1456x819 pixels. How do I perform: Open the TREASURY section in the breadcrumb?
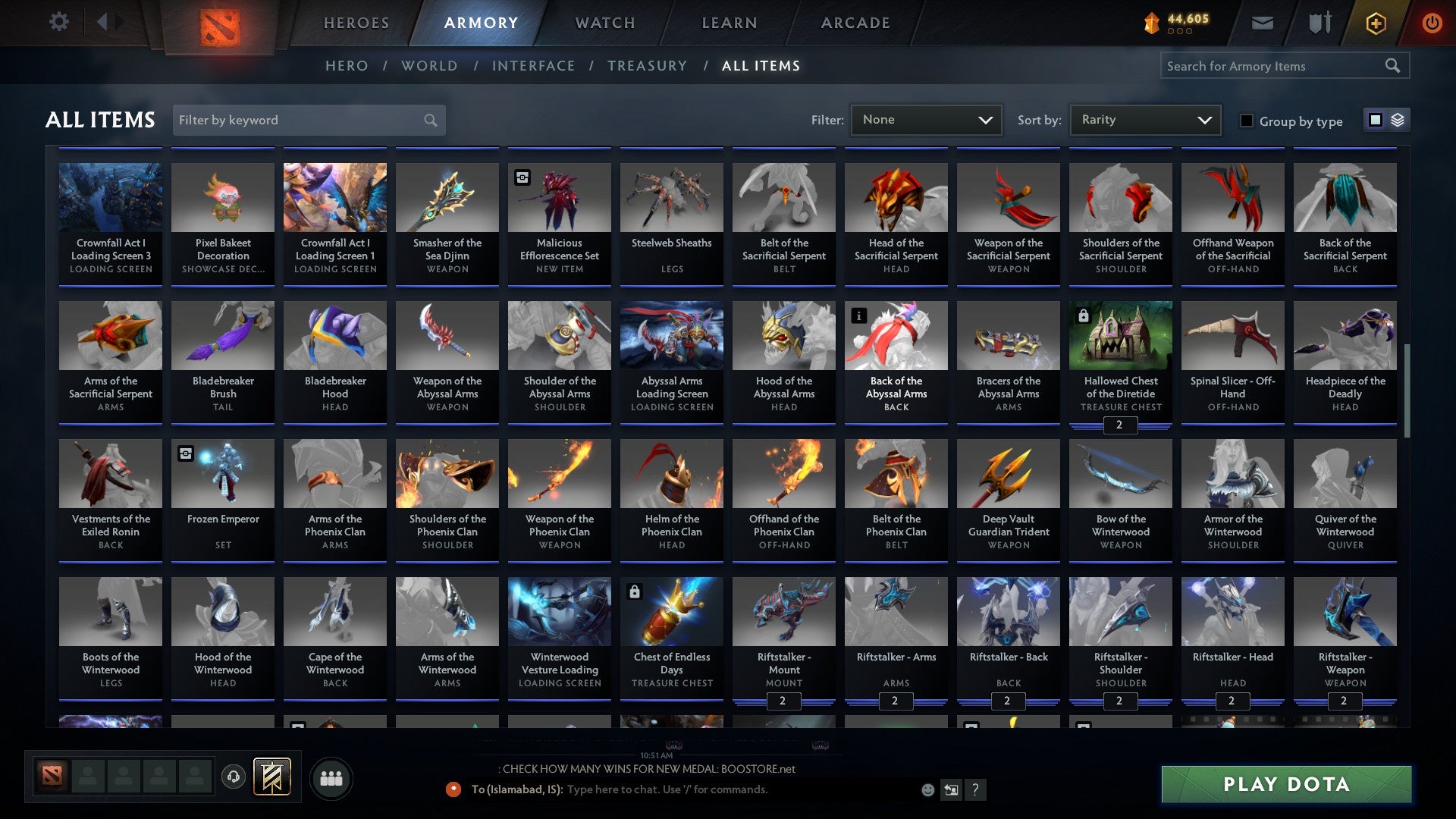point(647,65)
